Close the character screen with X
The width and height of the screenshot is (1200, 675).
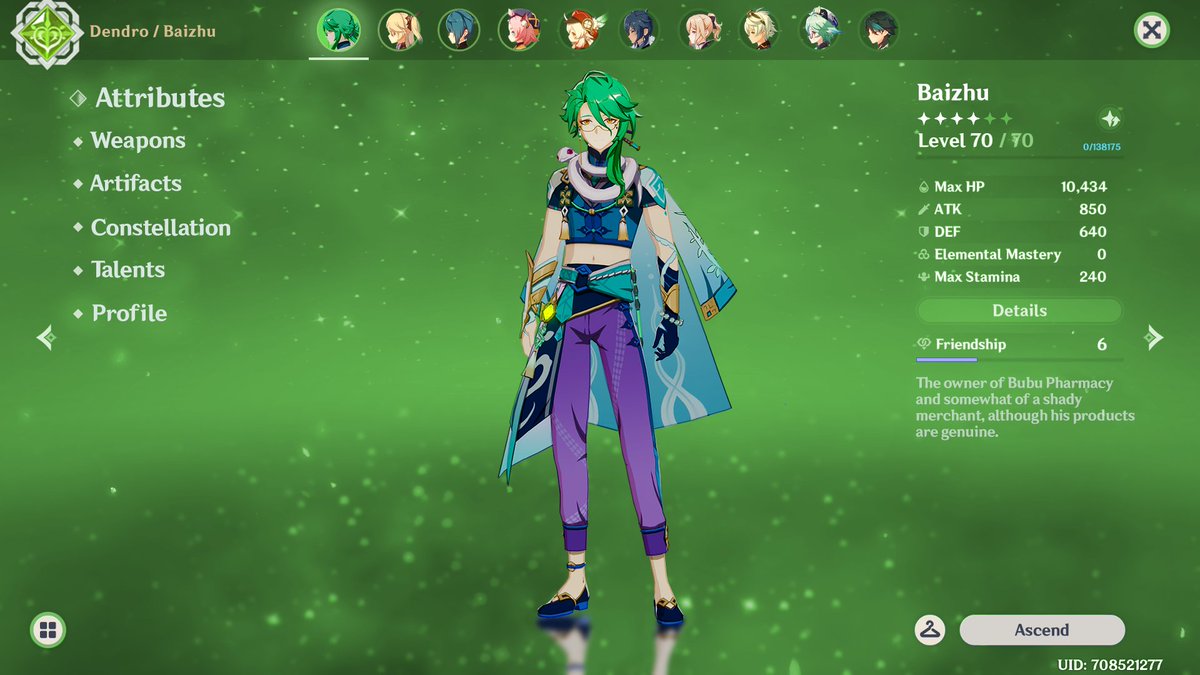point(1152,30)
